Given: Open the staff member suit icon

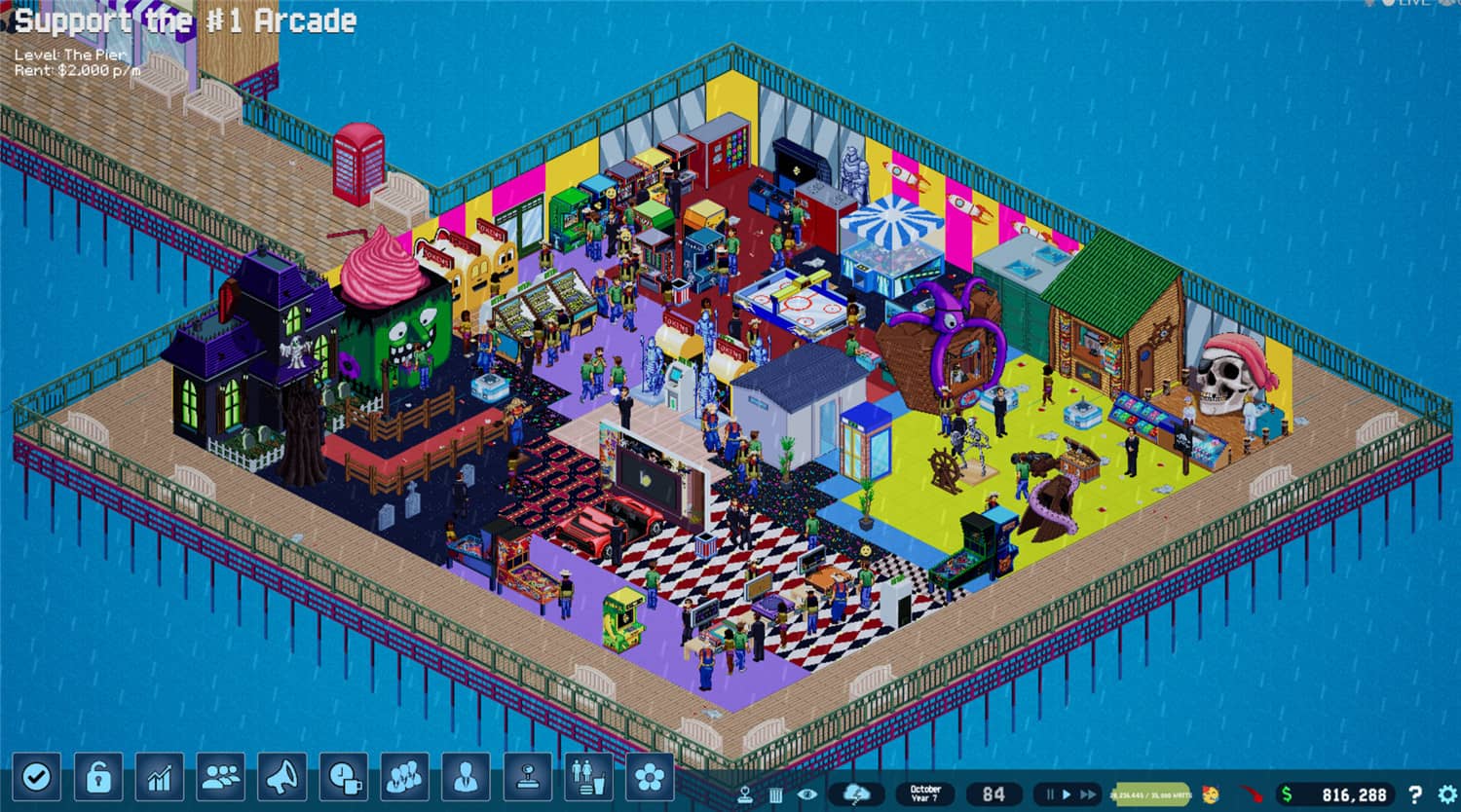Looking at the screenshot, I should coord(466,776).
